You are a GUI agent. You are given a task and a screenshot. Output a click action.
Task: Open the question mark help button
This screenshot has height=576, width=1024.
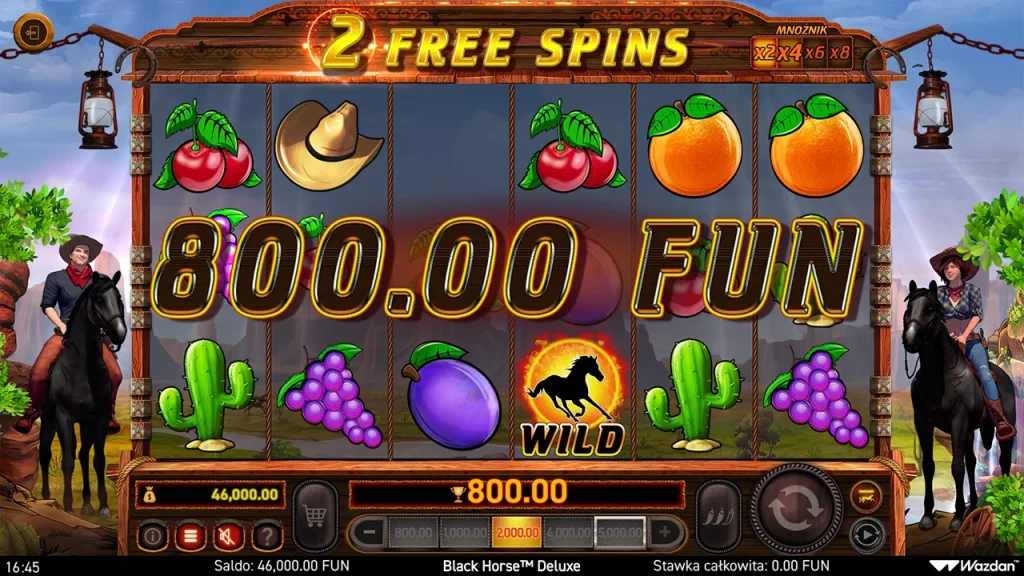266,536
